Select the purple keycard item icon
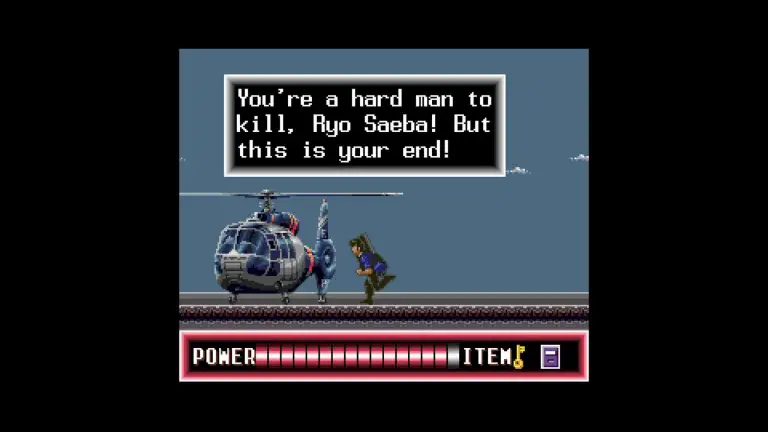Image resolution: width=768 pixels, height=432 pixels. coord(549,357)
